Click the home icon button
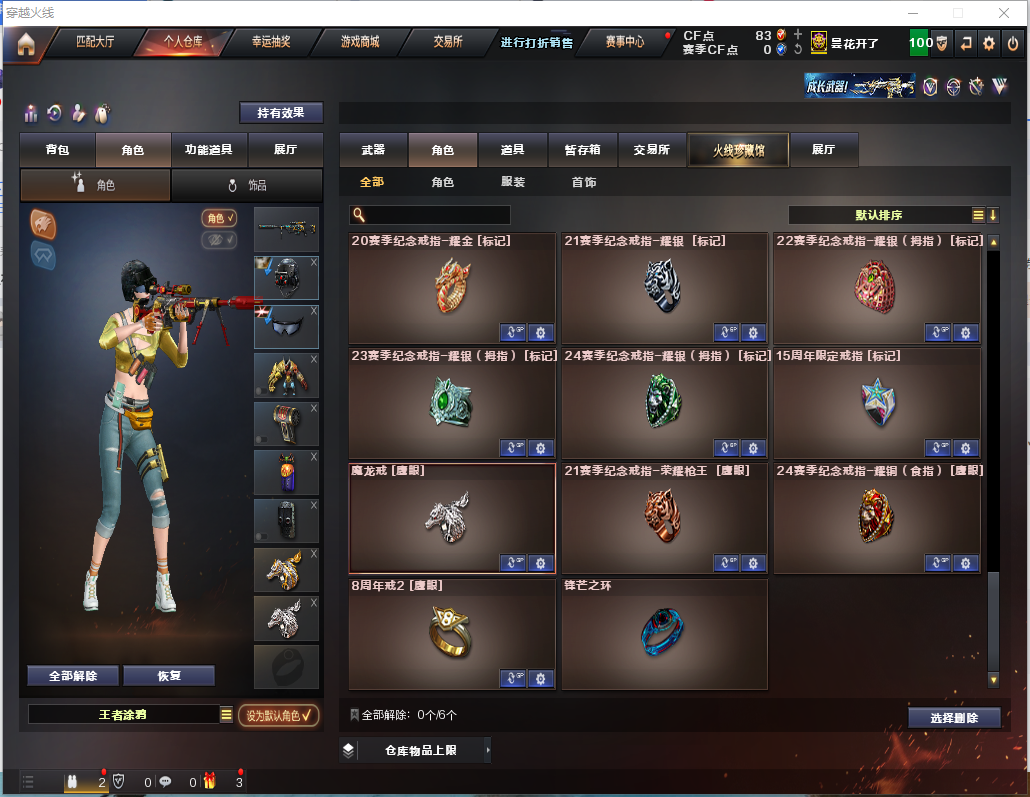This screenshot has height=797, width=1030. tap(25, 43)
